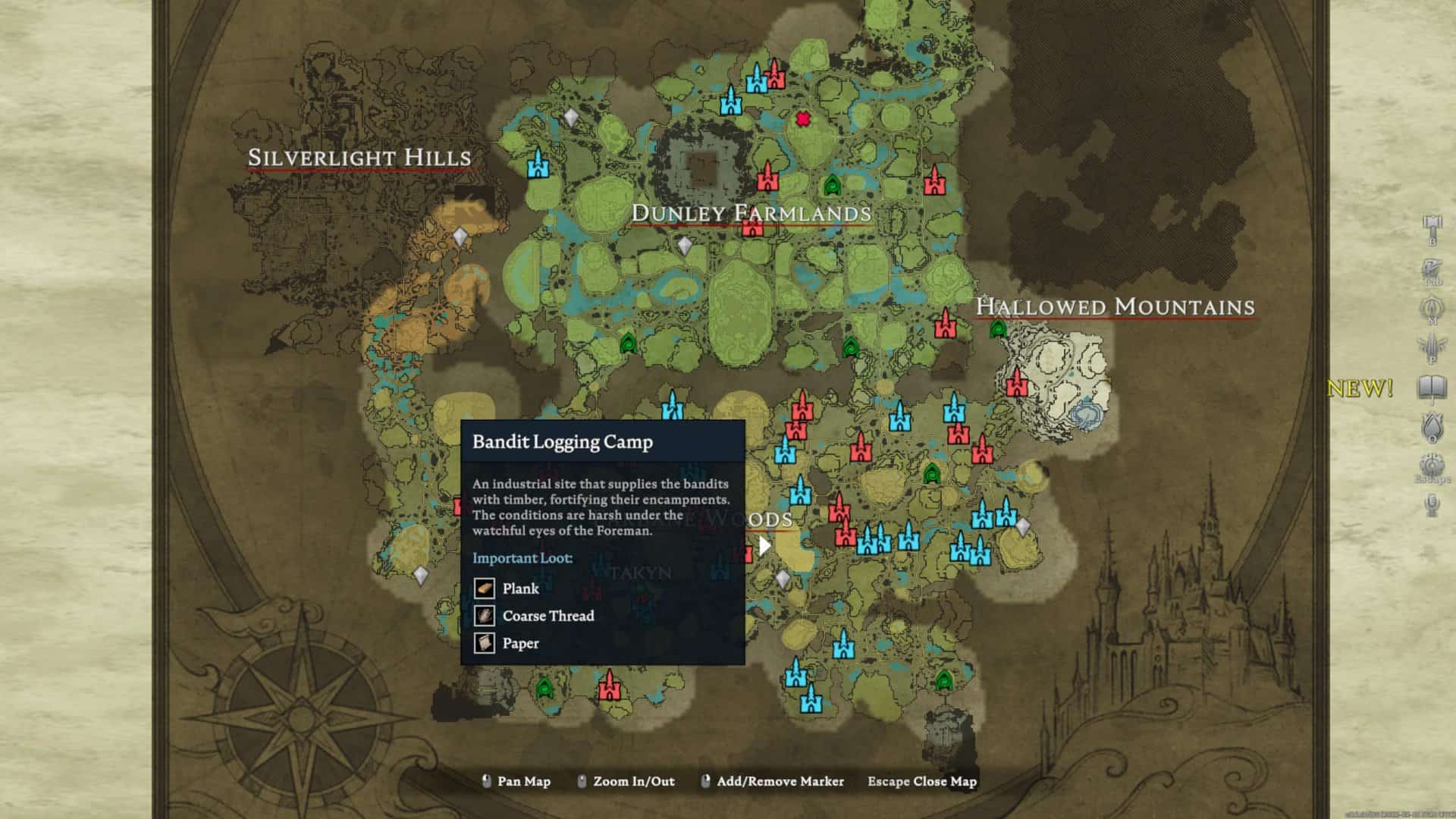The image size is (1456, 819).
Task: Open the character sheet raven icon
Action: [x=1432, y=269]
